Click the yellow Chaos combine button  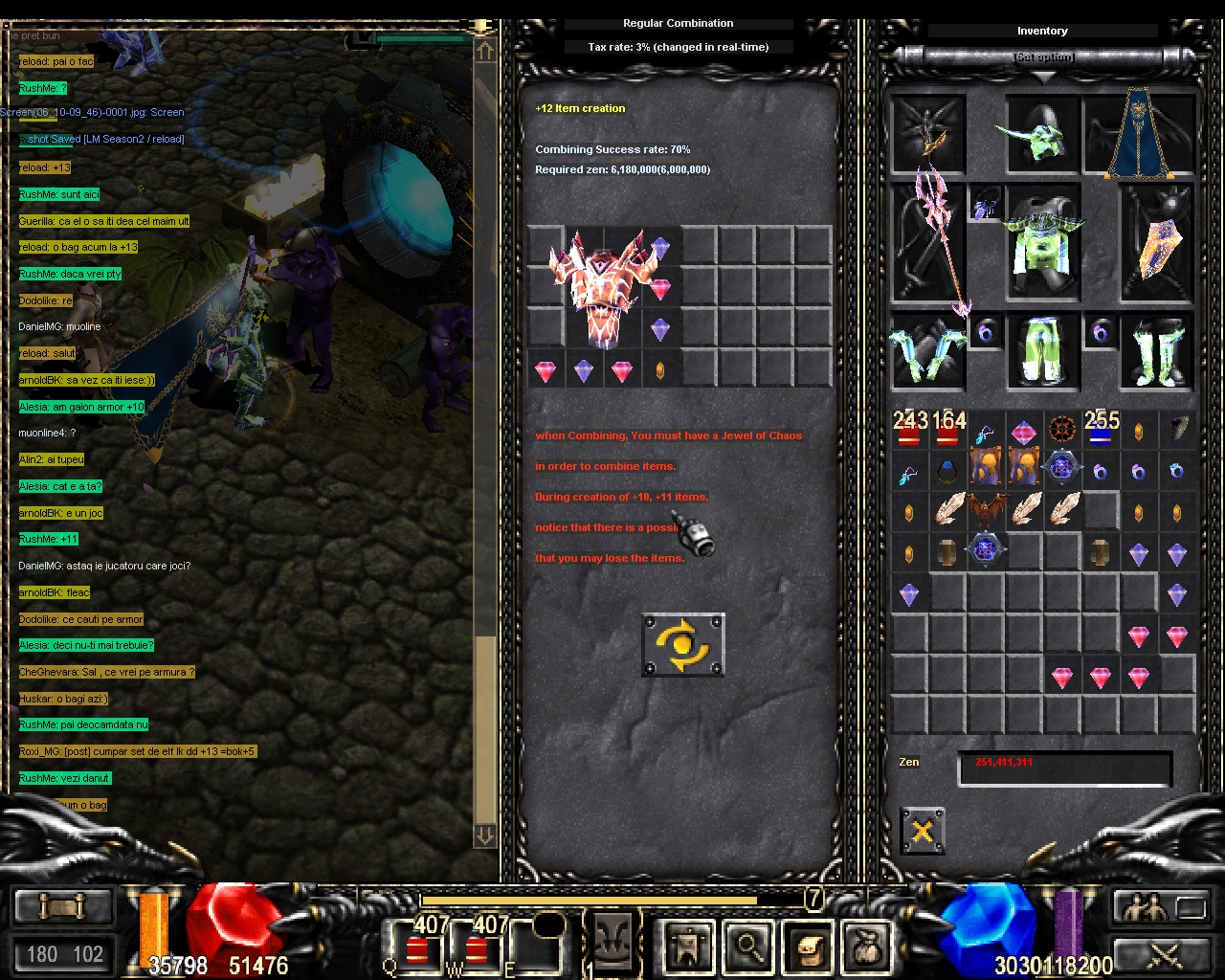[682, 644]
